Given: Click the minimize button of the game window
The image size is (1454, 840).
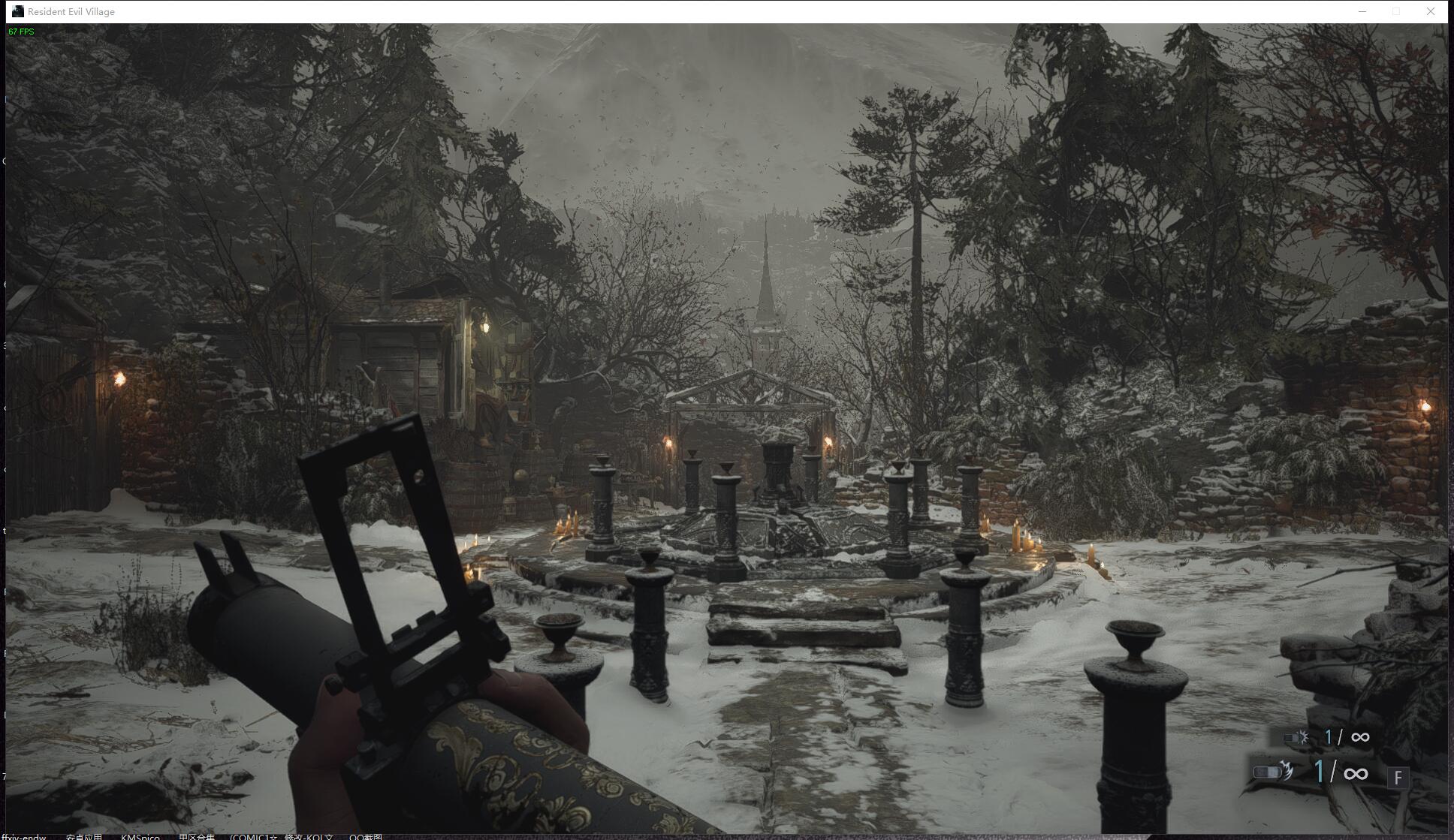Looking at the screenshot, I should pos(1361,11).
